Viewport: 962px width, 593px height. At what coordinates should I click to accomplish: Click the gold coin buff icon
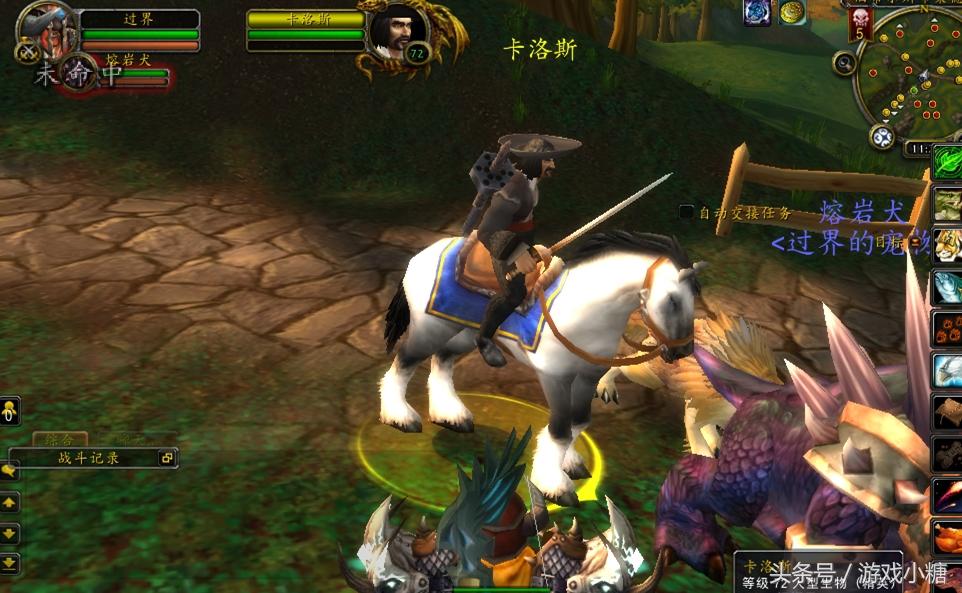(793, 12)
